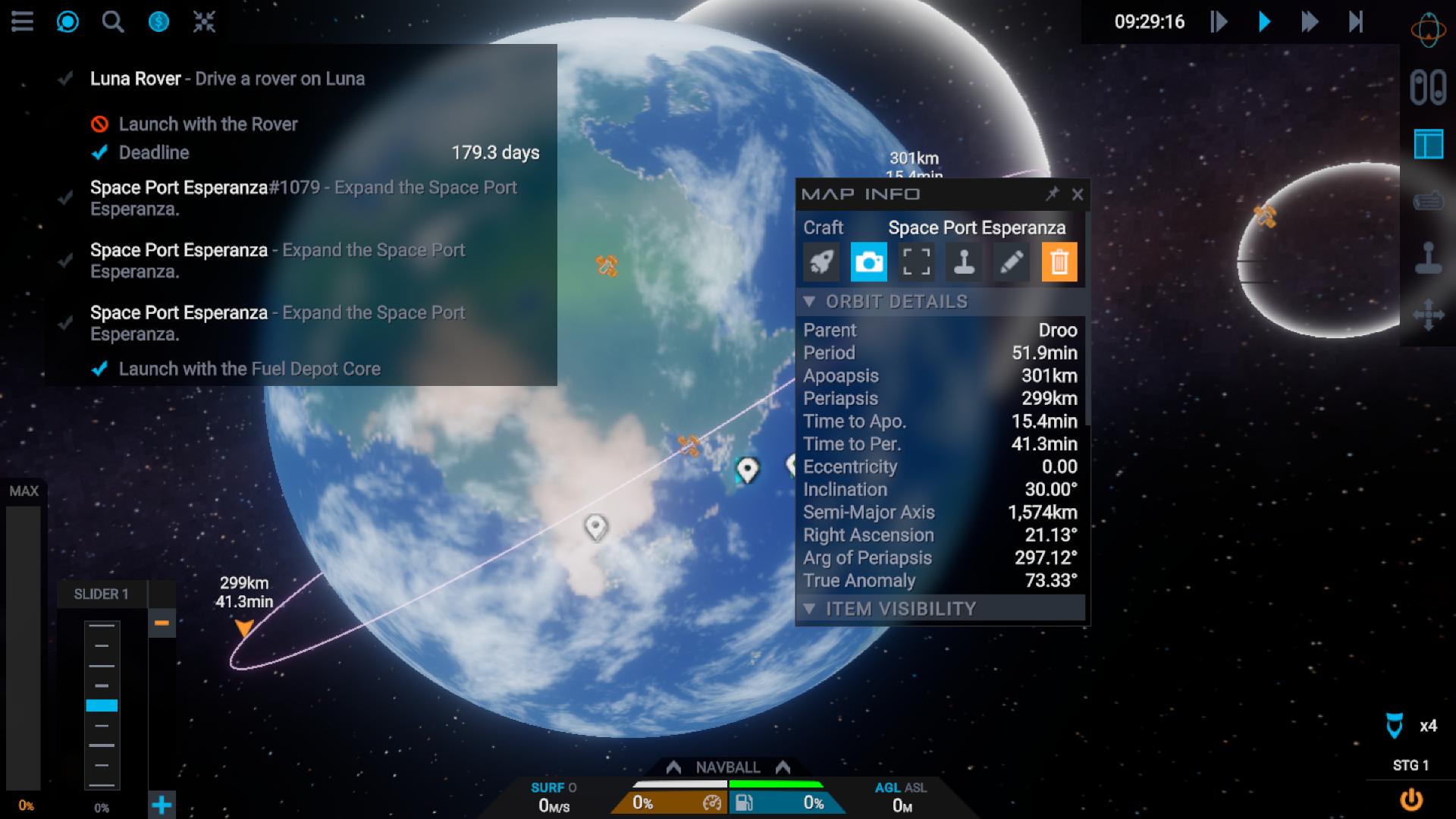Click the magnifying glass search icon
Image resolution: width=1456 pixels, height=819 pixels.
click(113, 21)
